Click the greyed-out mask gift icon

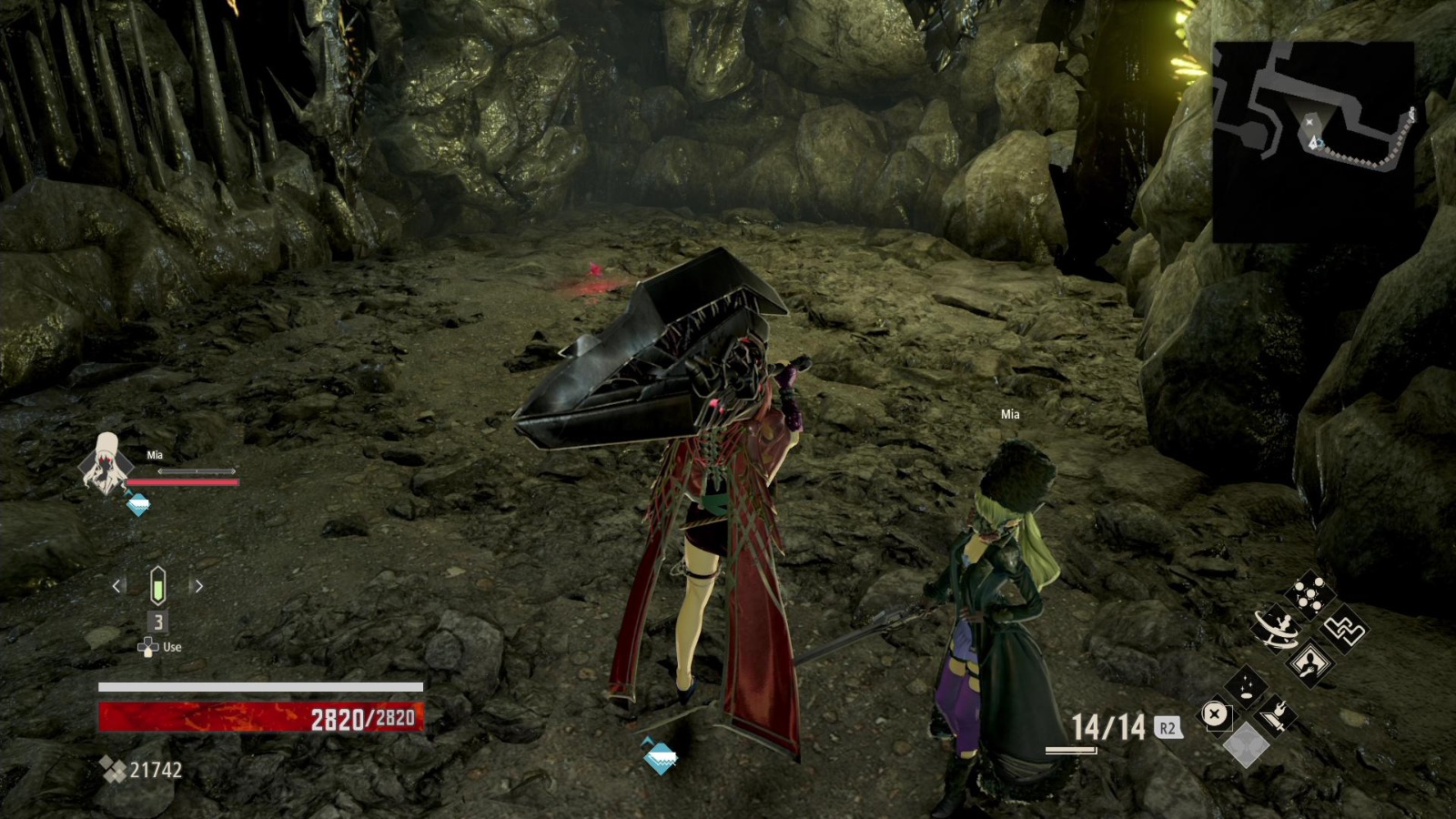point(1246,743)
